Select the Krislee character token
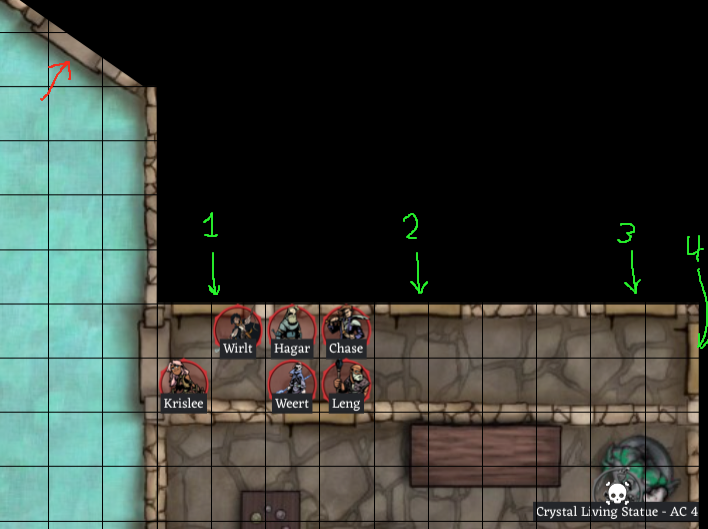Screen dimensions: 708x529 point(184,380)
